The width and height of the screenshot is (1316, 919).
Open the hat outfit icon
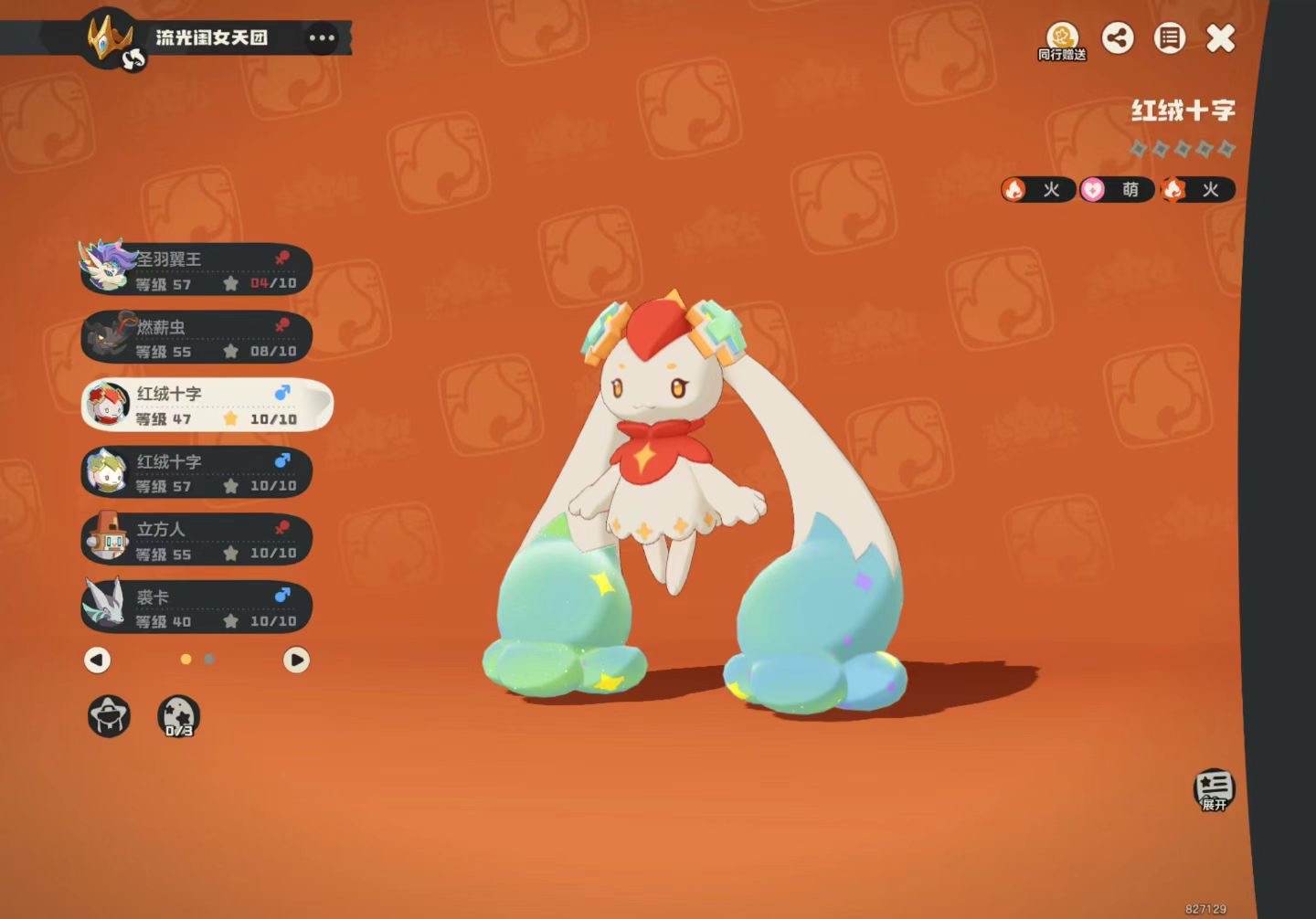pos(109,716)
